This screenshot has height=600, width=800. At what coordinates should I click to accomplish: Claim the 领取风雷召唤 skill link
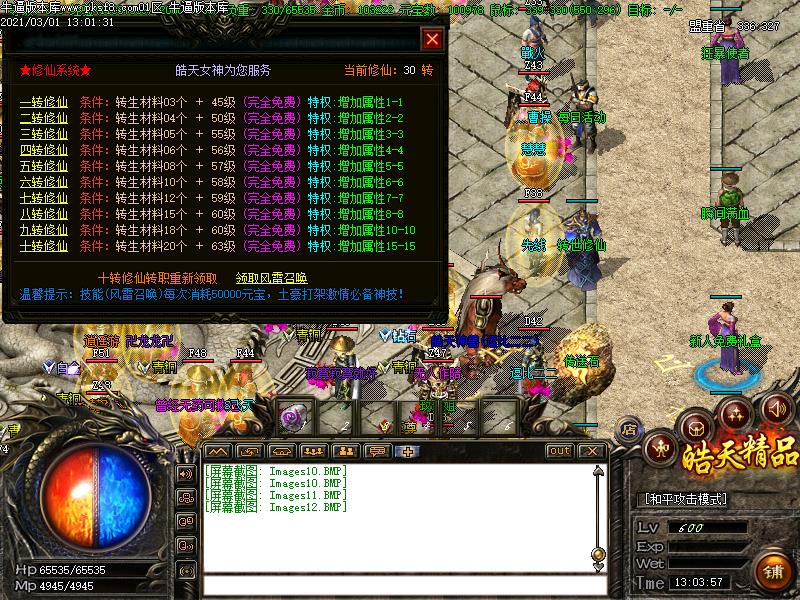coord(271,278)
